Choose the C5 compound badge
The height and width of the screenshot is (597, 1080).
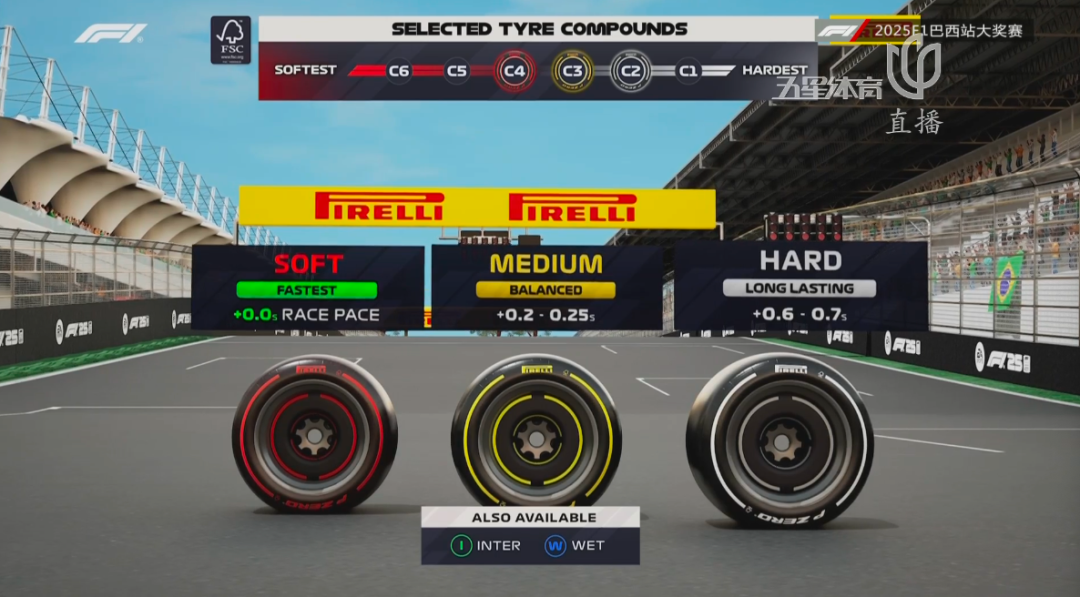[x=457, y=71]
